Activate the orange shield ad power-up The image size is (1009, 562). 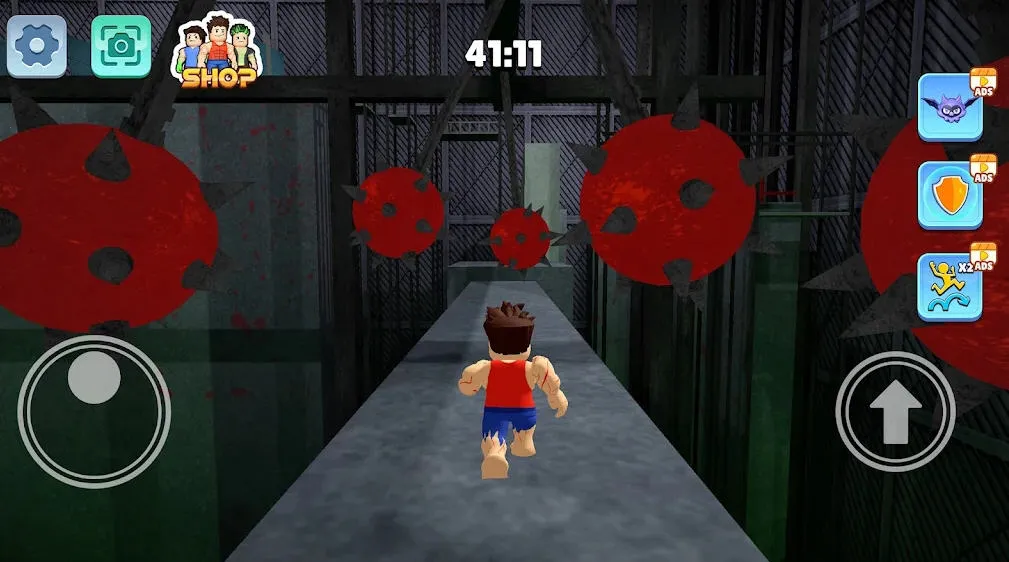tap(950, 196)
